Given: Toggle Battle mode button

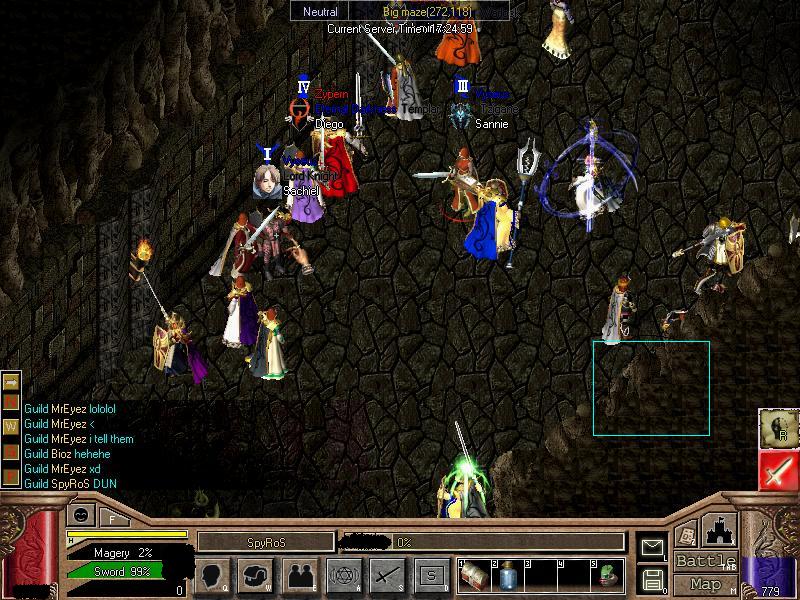Looking at the screenshot, I should 705,561.
